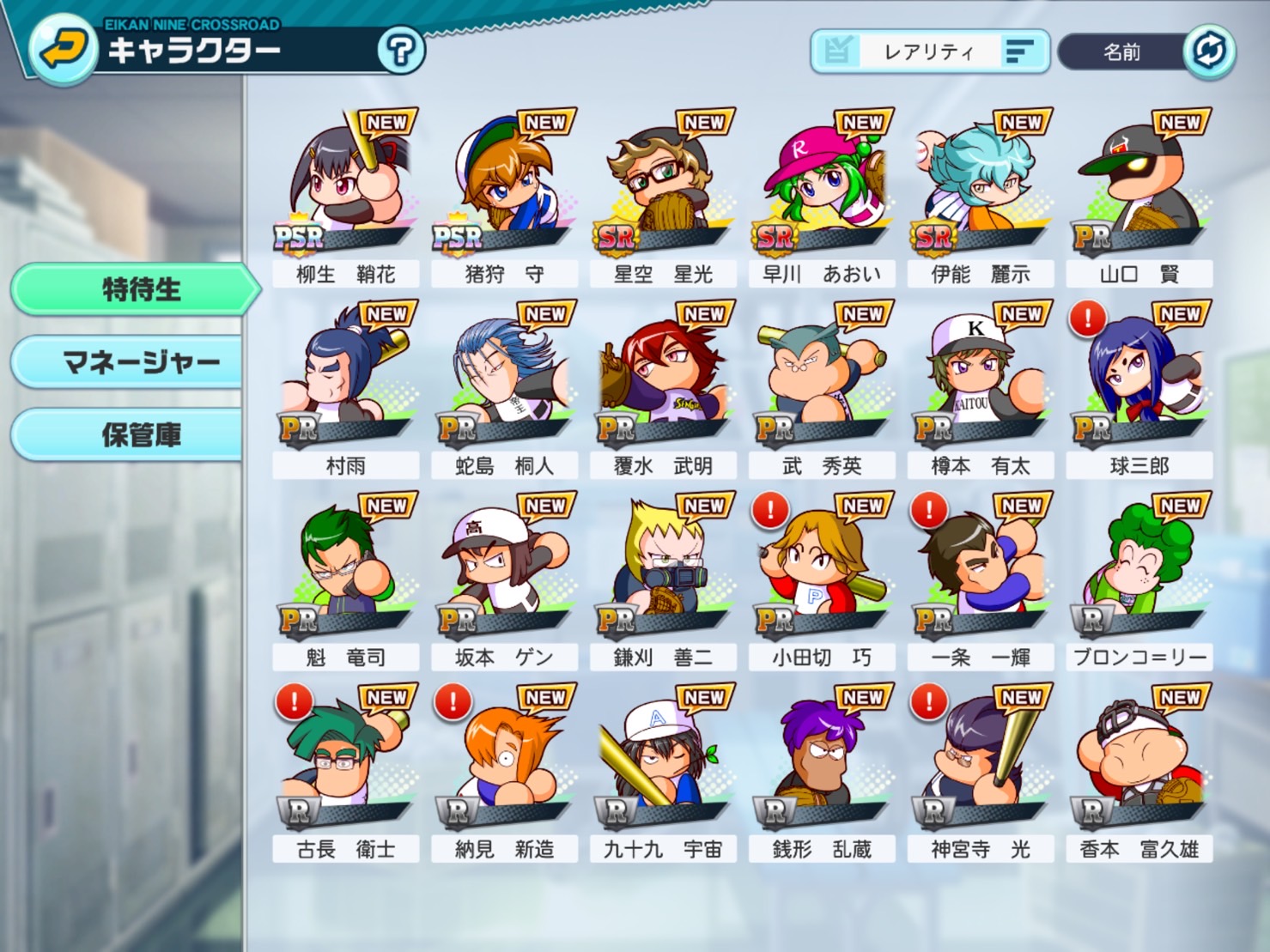
Task: Open character ブロンコ=リー
Action: (x=1139, y=579)
